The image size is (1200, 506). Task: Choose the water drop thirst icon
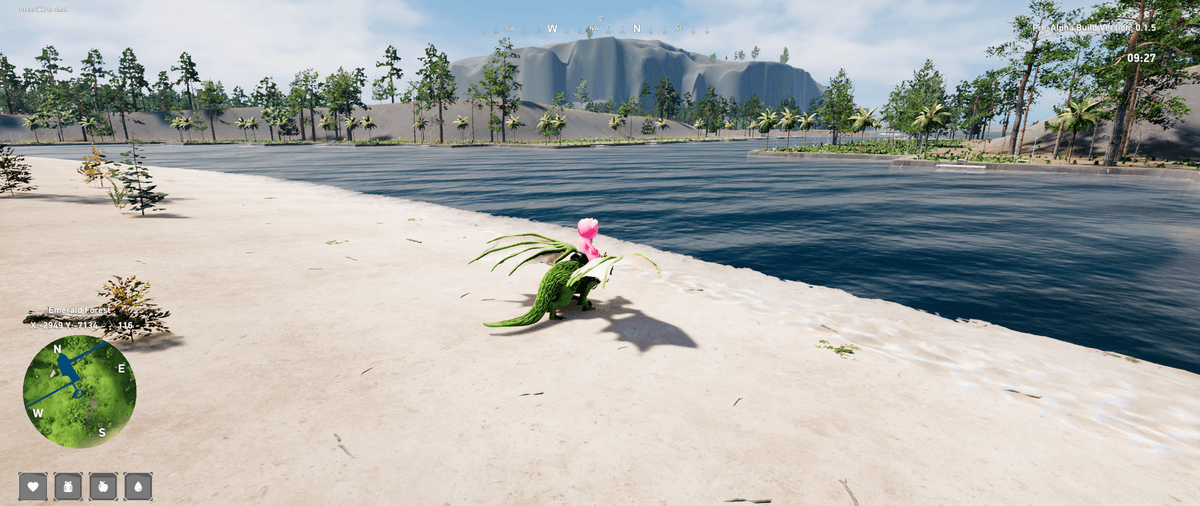138,486
